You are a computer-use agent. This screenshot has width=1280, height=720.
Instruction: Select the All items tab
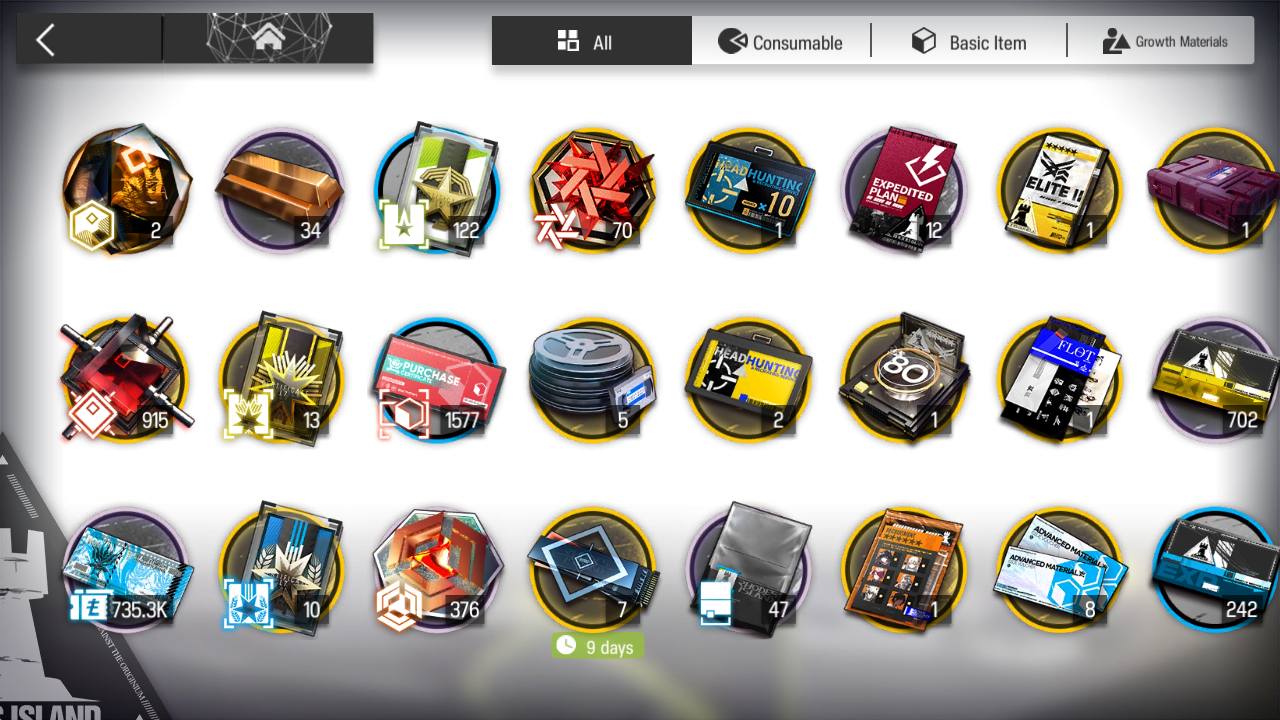pos(591,41)
